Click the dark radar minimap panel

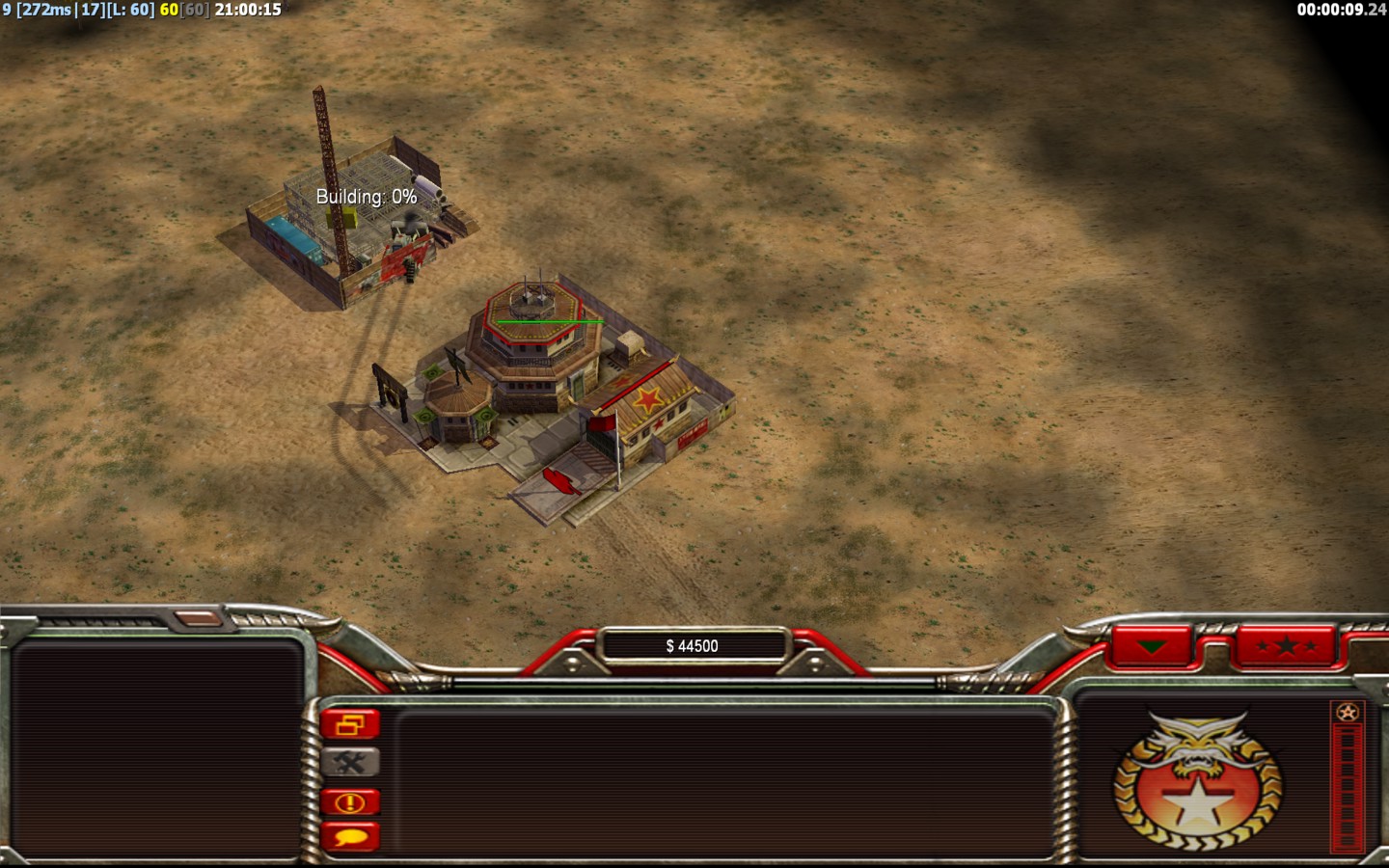tap(157, 747)
